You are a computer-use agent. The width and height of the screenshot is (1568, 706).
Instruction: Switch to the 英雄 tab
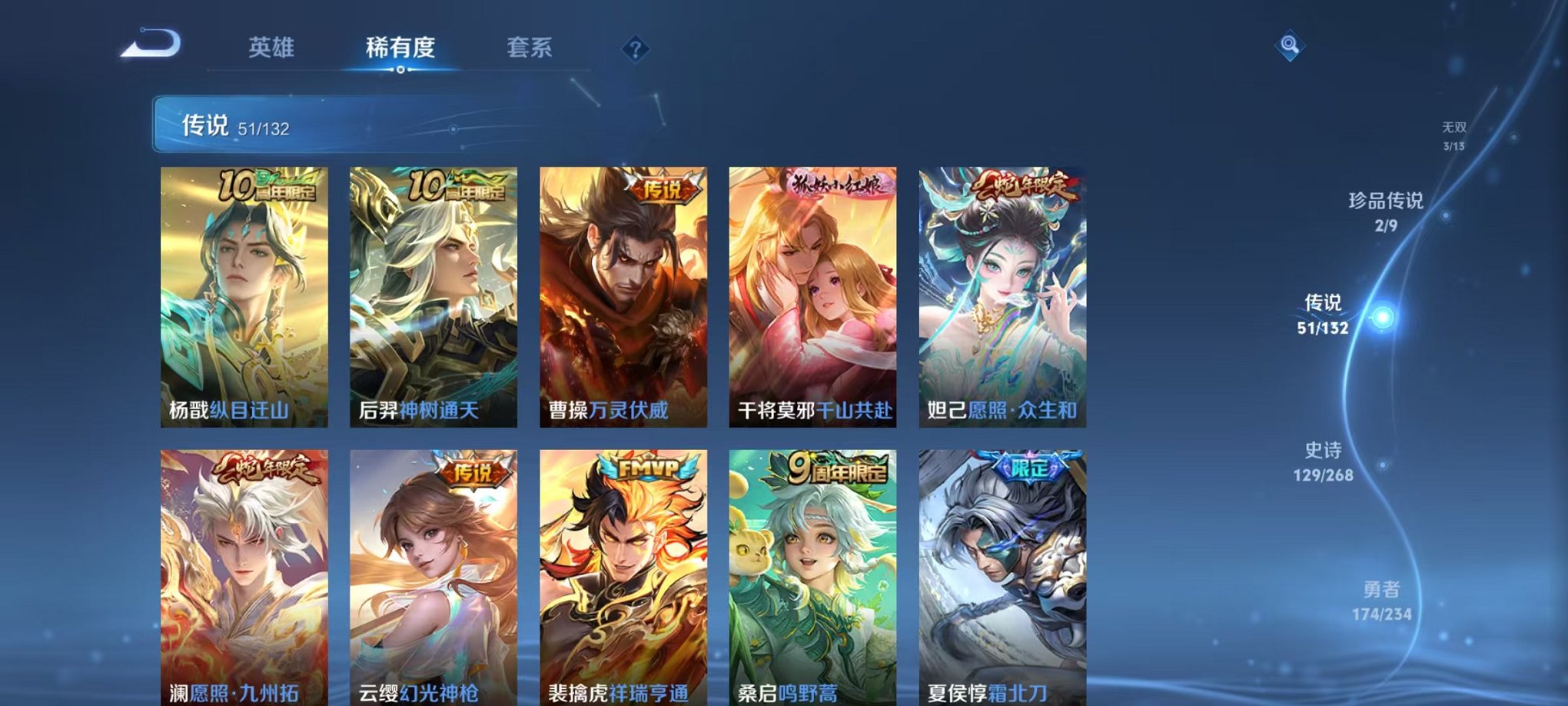pyautogui.click(x=273, y=46)
